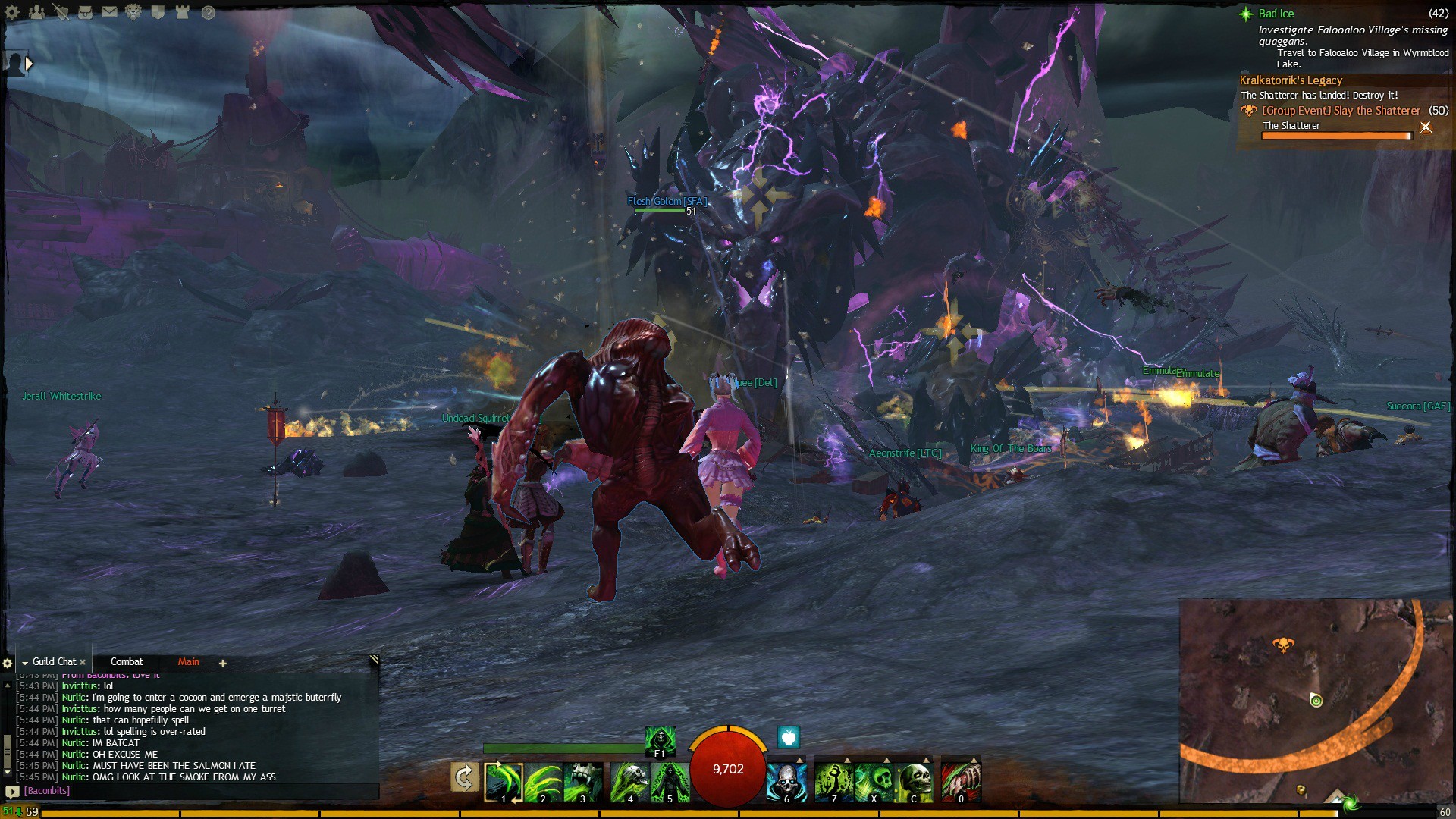Close the Guild Chat tab
The height and width of the screenshot is (819, 1456).
click(x=83, y=663)
